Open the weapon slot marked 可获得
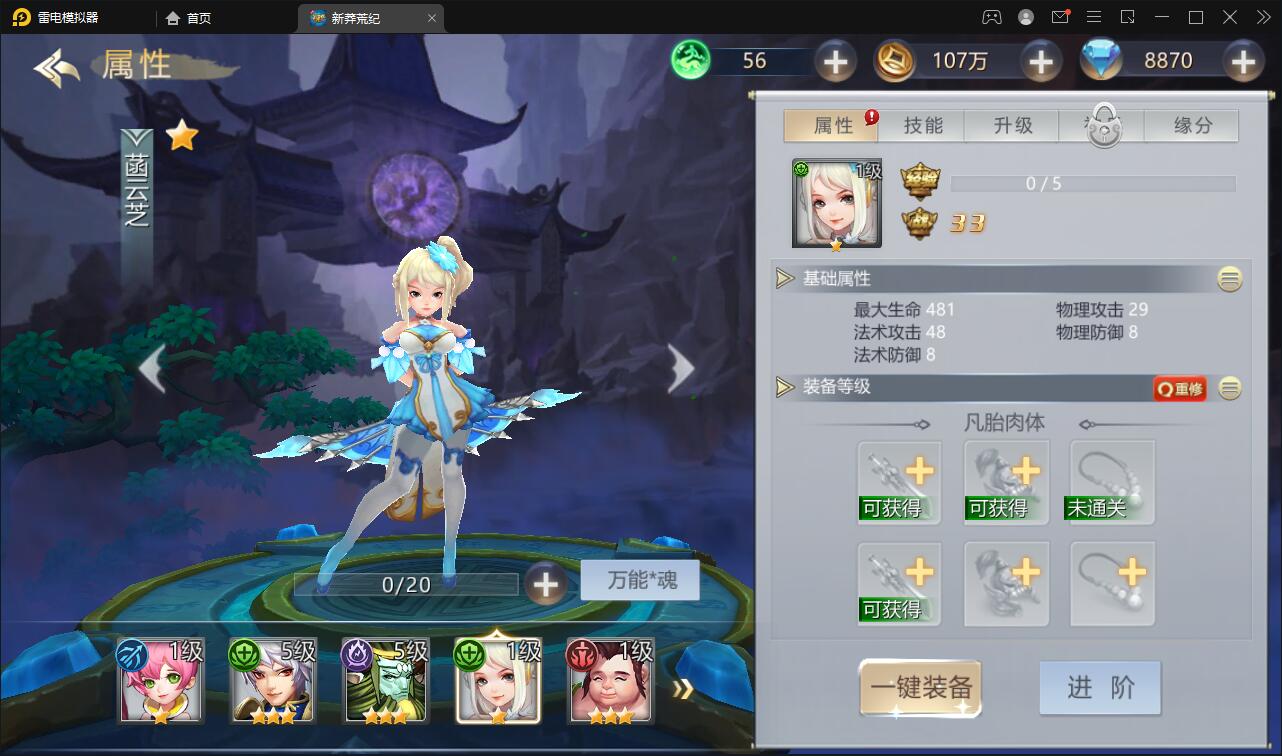This screenshot has width=1282, height=756. [x=898, y=482]
